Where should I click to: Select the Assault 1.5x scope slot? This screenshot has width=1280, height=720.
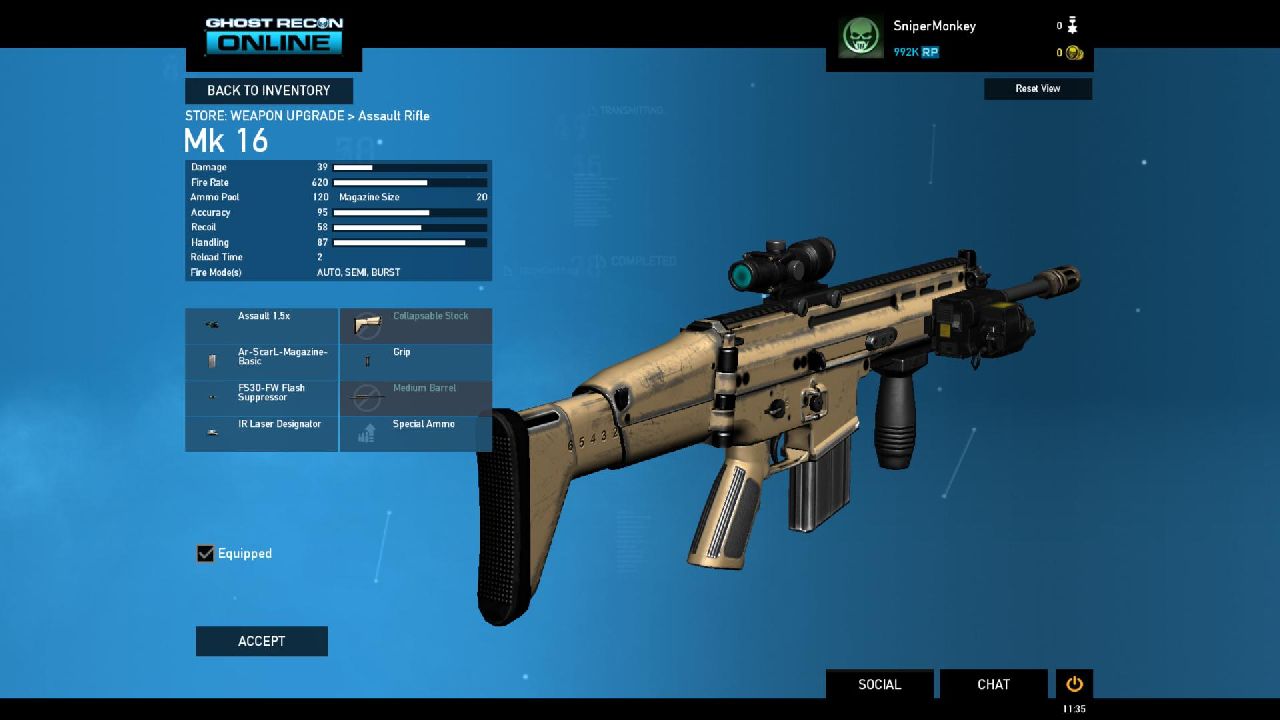[262, 325]
